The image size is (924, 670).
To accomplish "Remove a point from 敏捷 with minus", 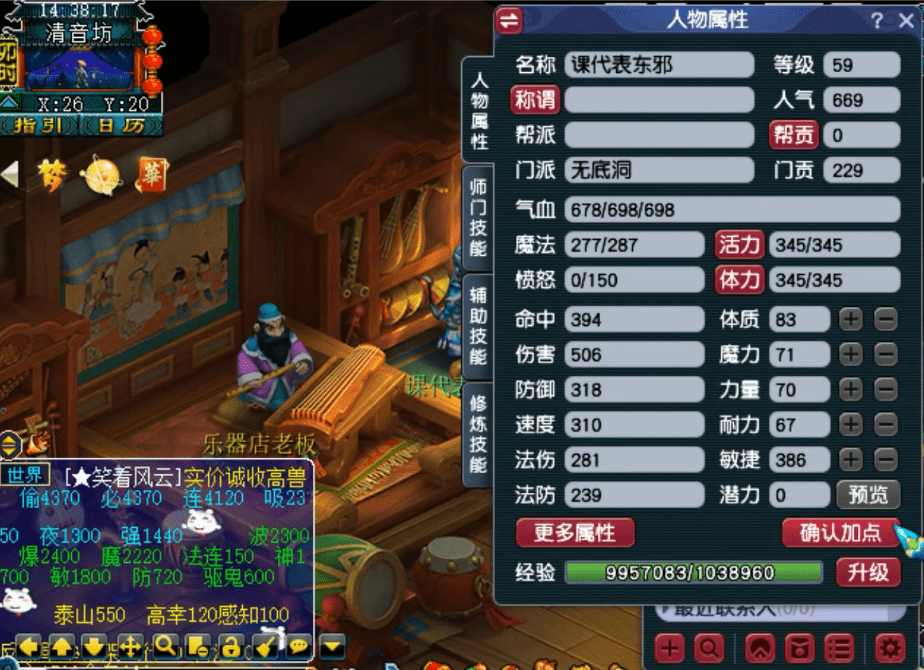I will pos(886,460).
